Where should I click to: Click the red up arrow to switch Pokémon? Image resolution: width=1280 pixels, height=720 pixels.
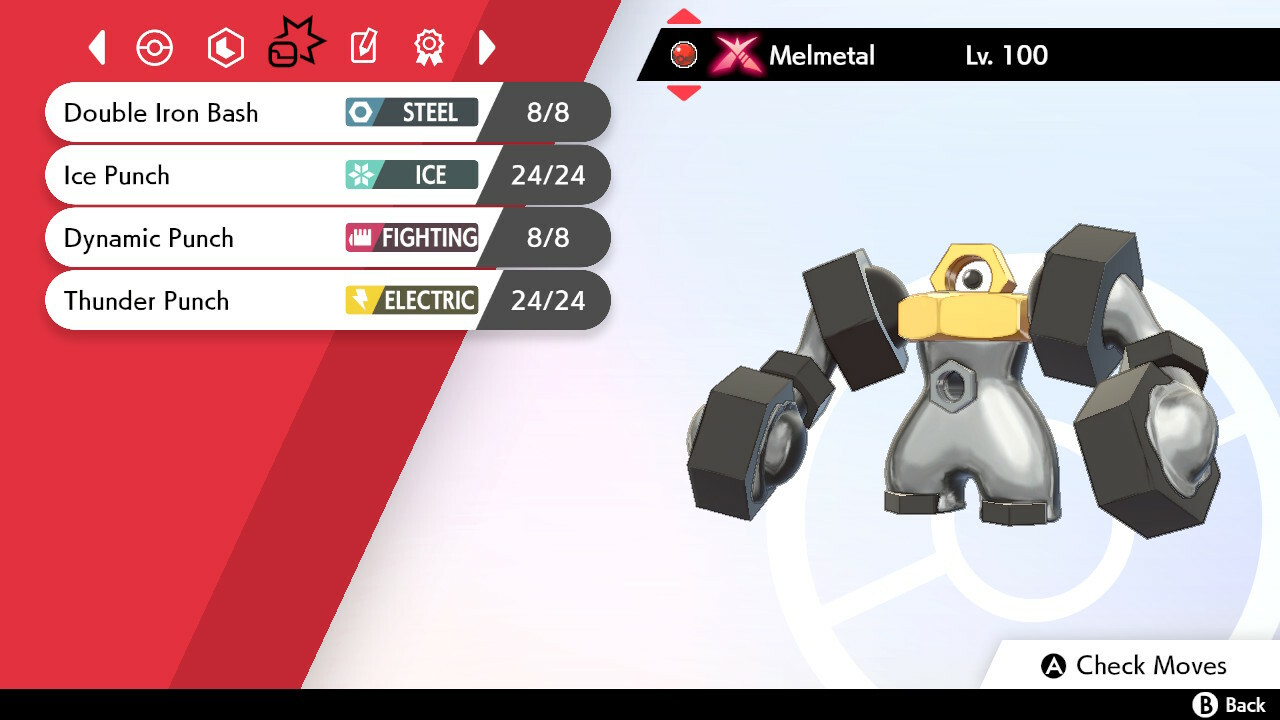pyautogui.click(x=683, y=15)
